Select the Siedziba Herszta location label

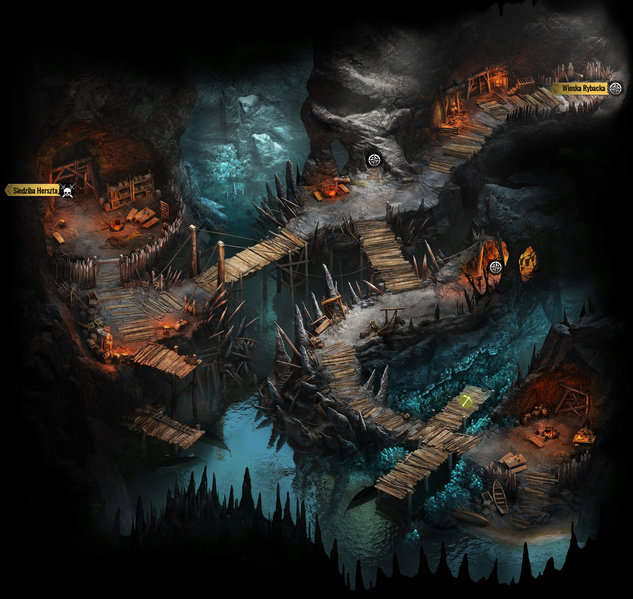[x=33, y=190]
